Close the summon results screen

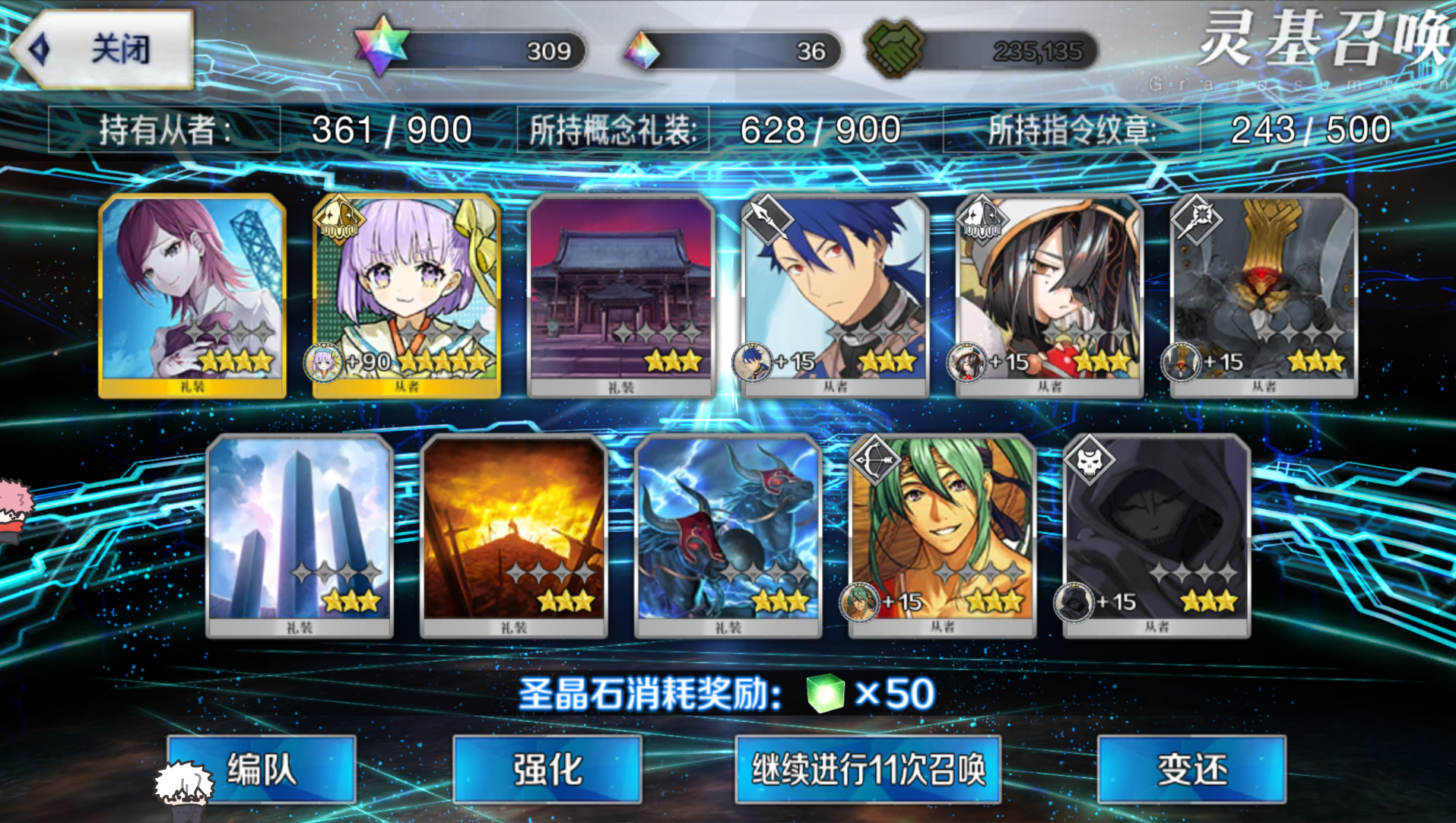coord(103,49)
